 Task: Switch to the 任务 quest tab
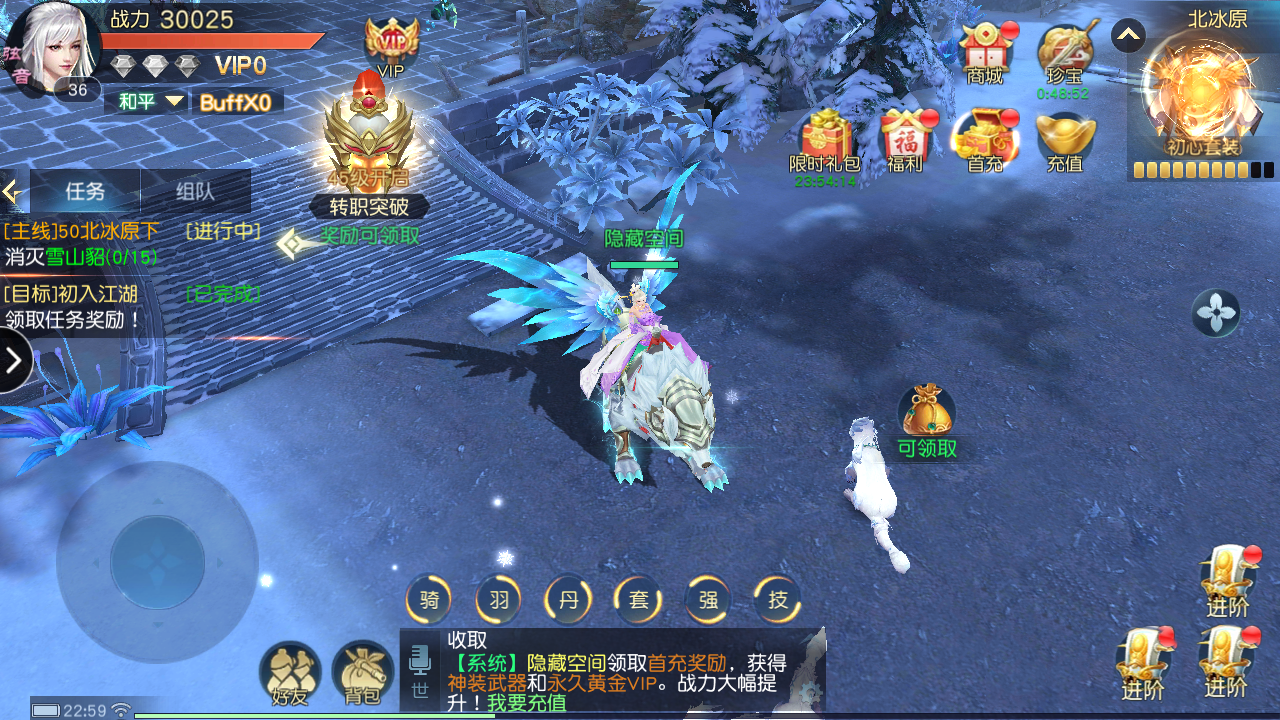pyautogui.click(x=85, y=191)
